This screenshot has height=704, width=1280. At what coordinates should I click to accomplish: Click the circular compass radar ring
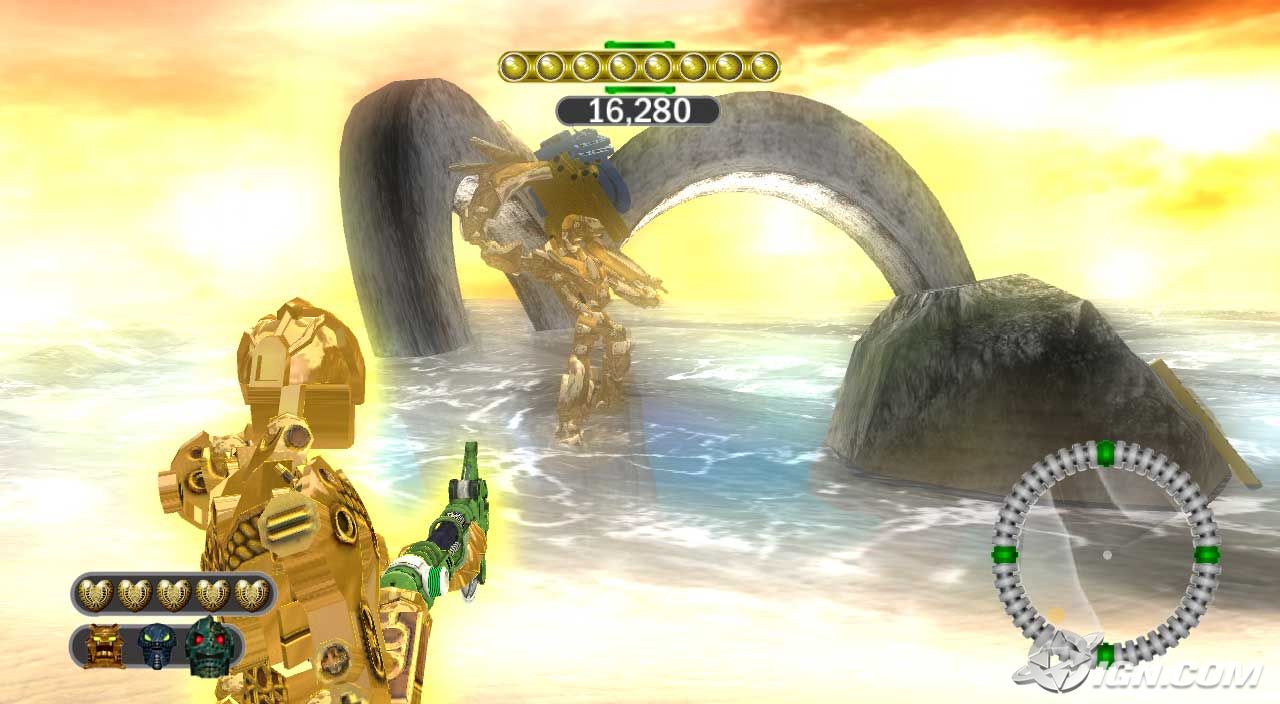tap(1105, 553)
